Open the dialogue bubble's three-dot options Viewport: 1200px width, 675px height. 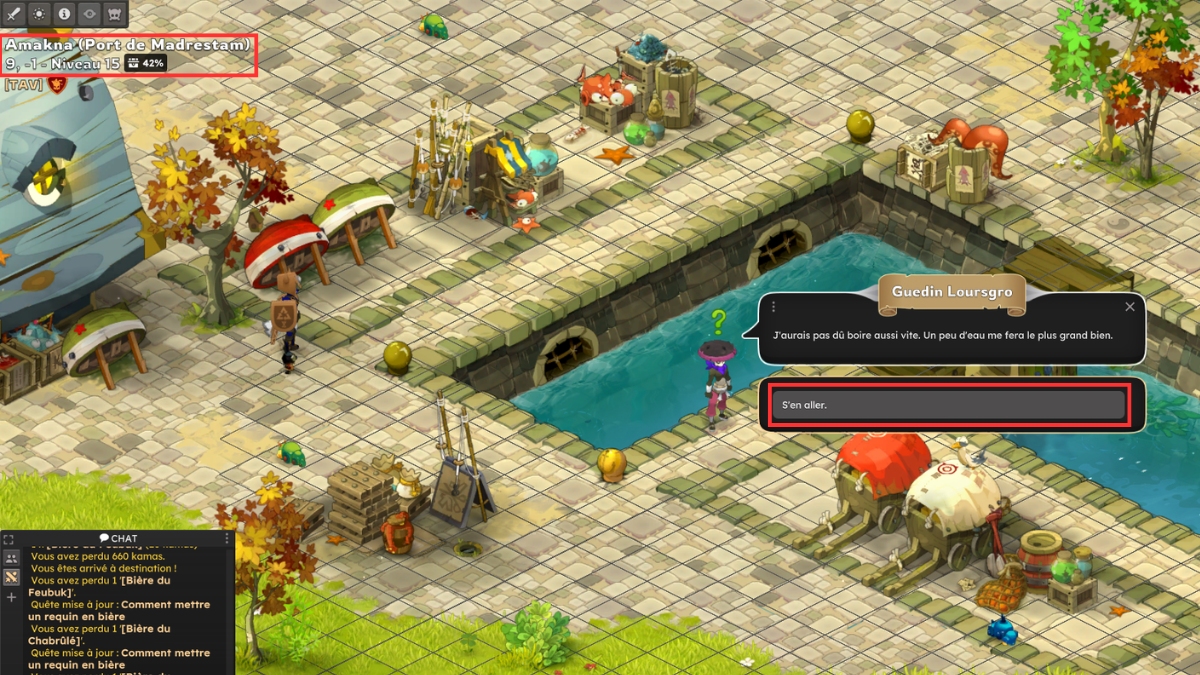[773, 307]
